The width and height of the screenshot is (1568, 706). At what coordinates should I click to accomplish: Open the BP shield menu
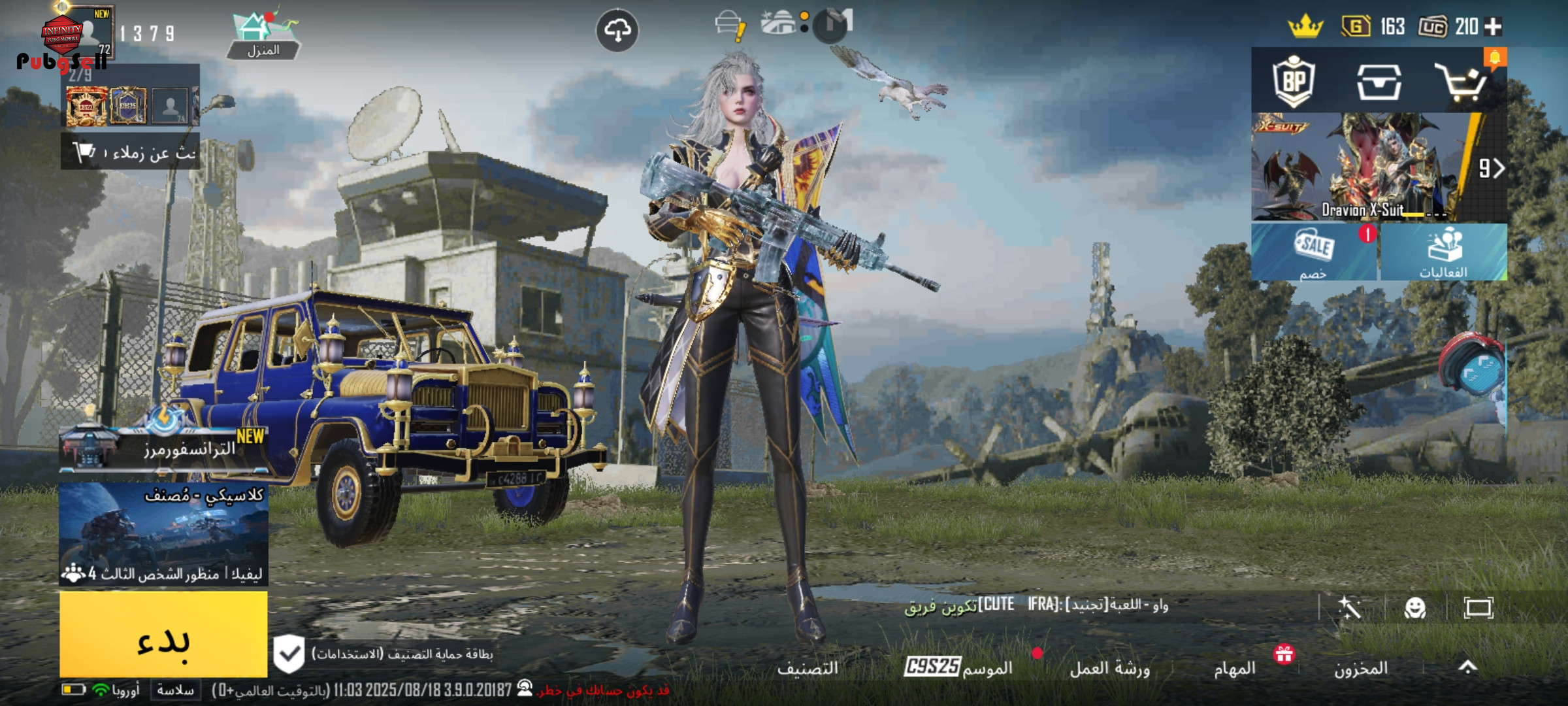pyautogui.click(x=1294, y=82)
